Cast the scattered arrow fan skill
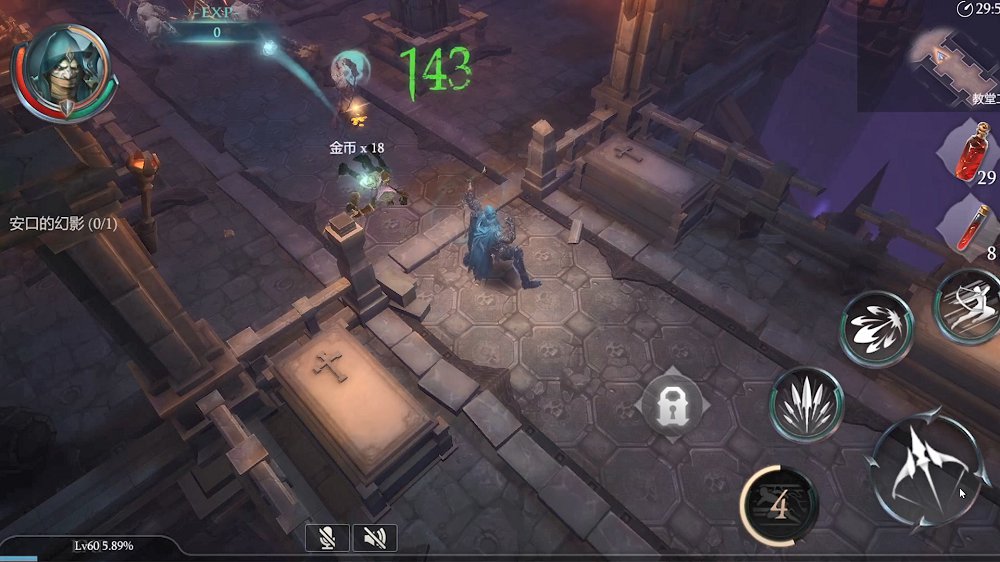Screen dimensions: 1000x562 tap(876, 329)
